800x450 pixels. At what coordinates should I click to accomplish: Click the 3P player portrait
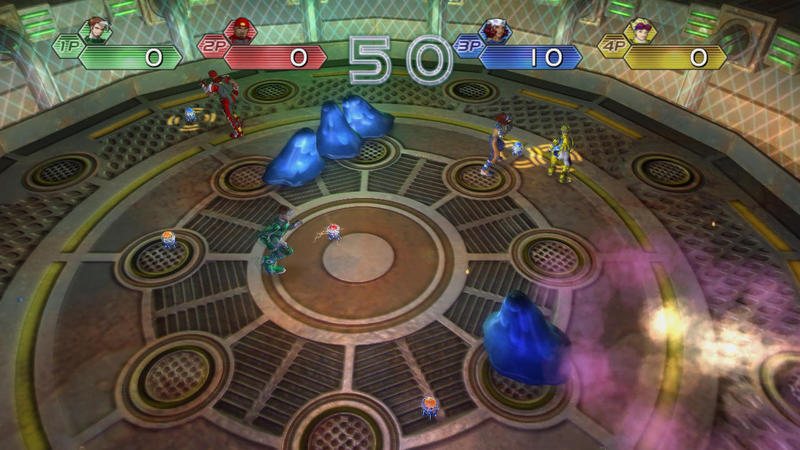click(496, 32)
